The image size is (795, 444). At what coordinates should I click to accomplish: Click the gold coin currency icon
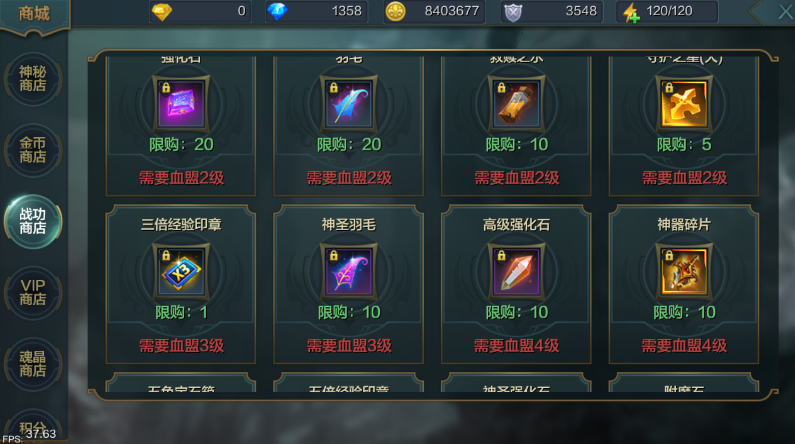(395, 12)
